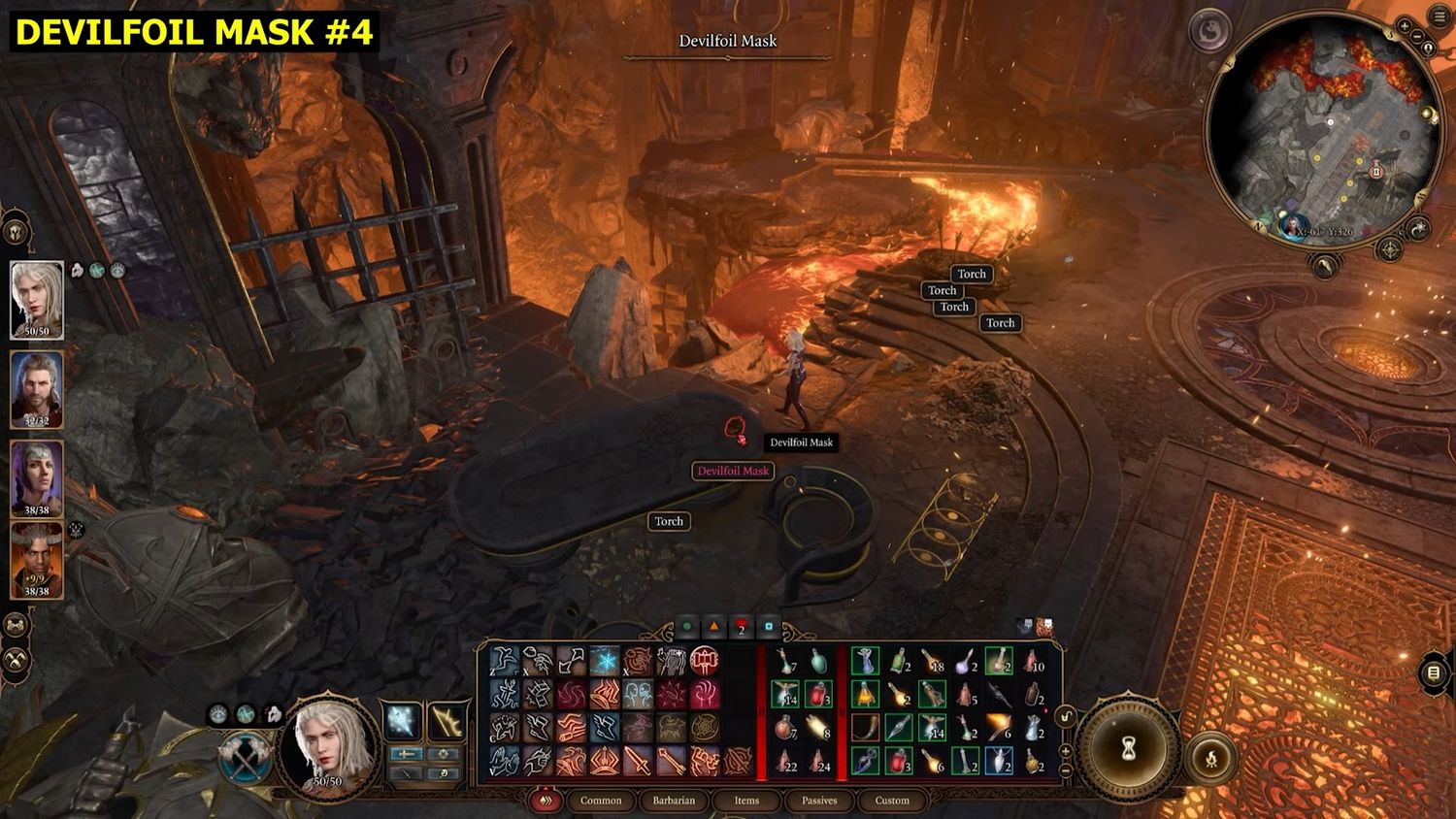This screenshot has height=819, width=1456.
Task: Use the icy snowflake ability icon
Action: (604, 661)
